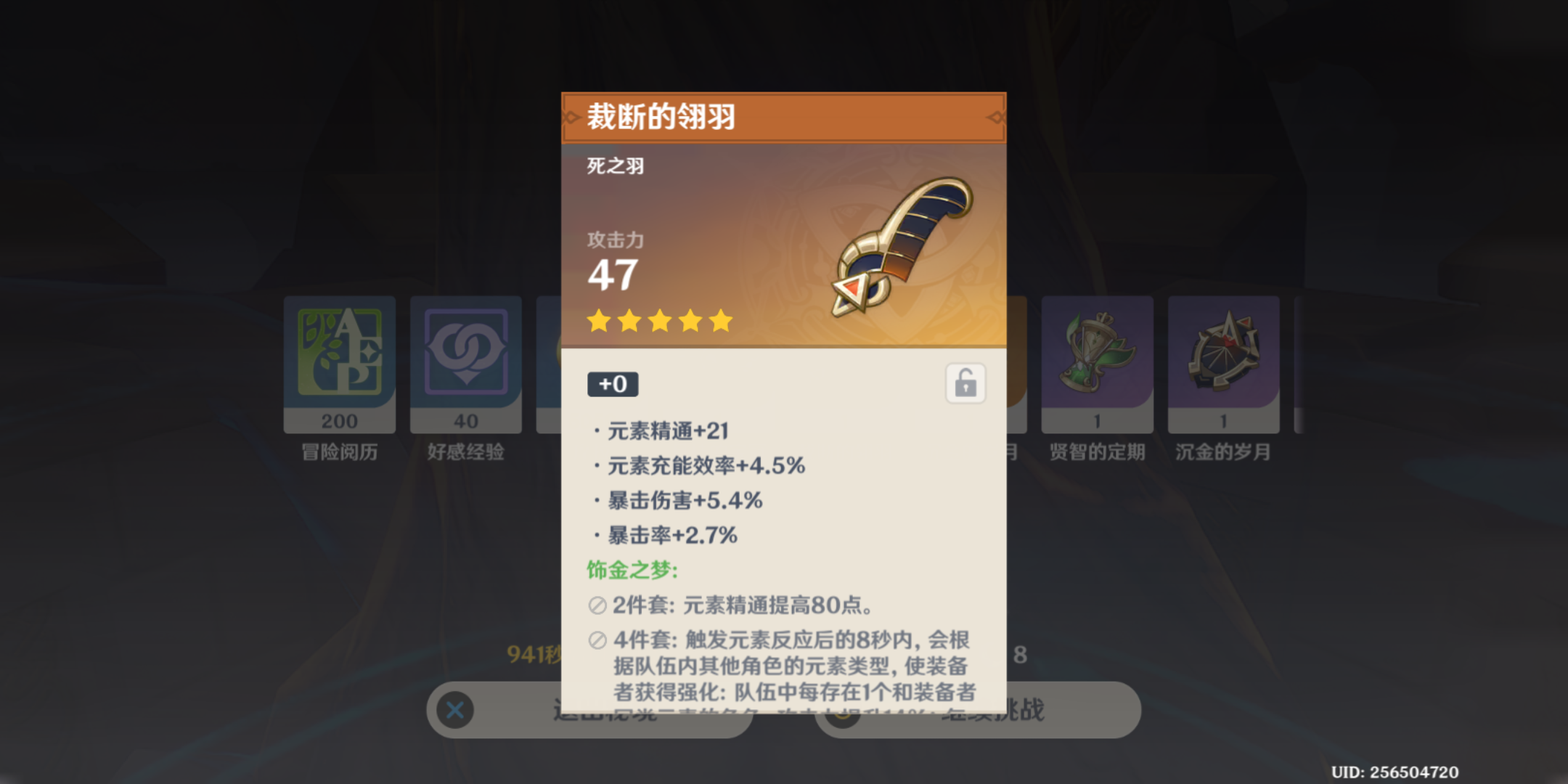This screenshot has height=784, width=1568.
Task: Click the +0 enhancement level badge
Action: (613, 384)
